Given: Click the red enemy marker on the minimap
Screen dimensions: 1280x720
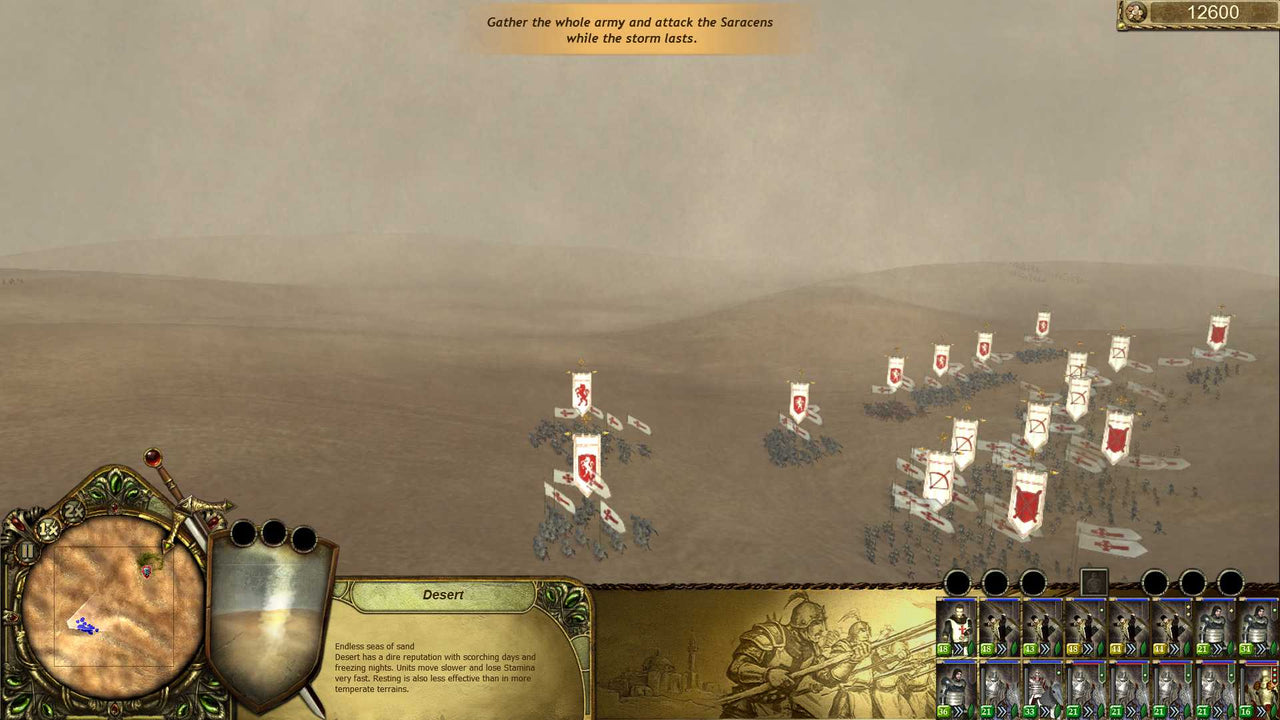Looking at the screenshot, I should click(146, 571).
